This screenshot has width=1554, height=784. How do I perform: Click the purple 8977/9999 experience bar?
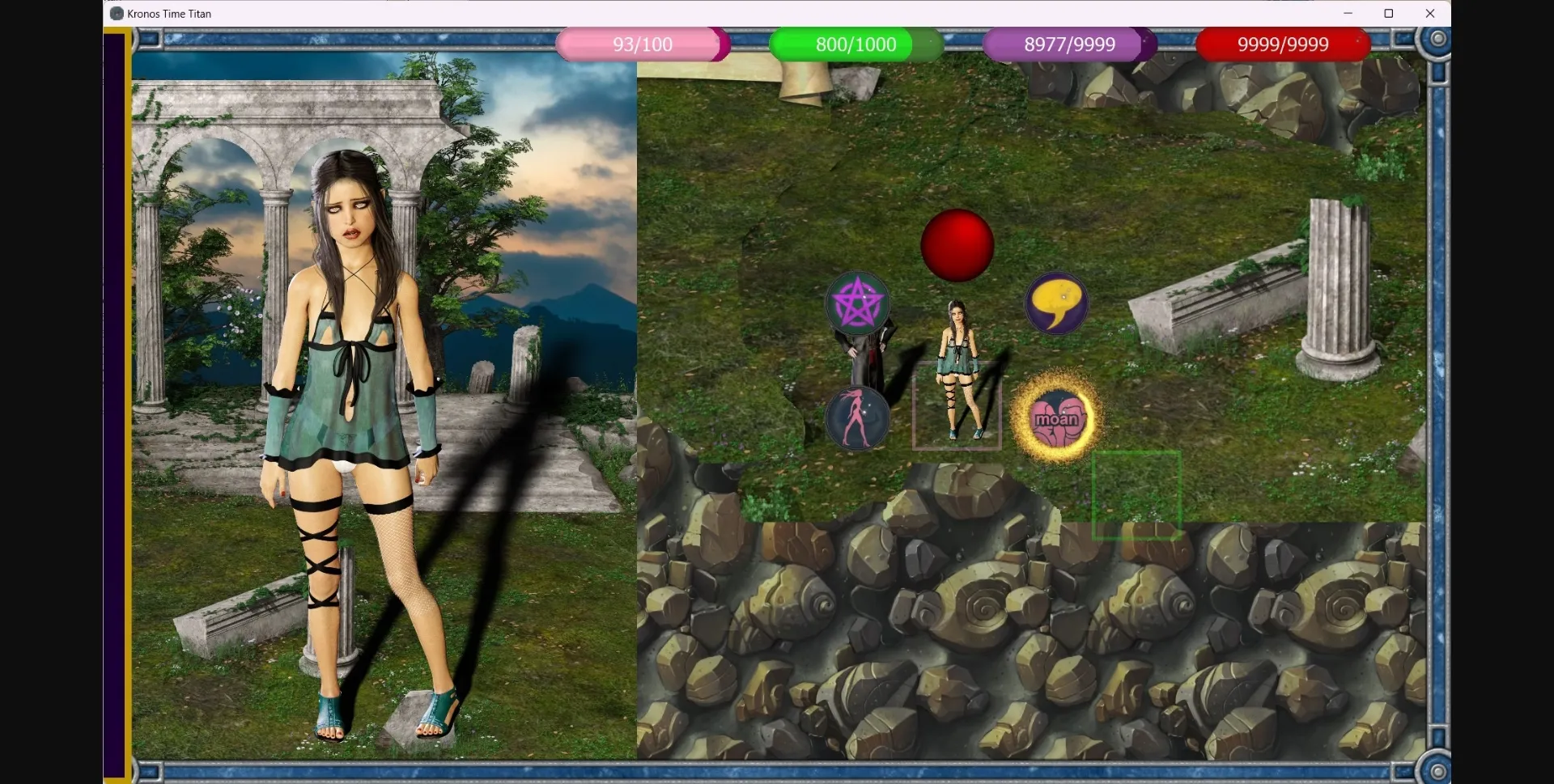point(1069,44)
